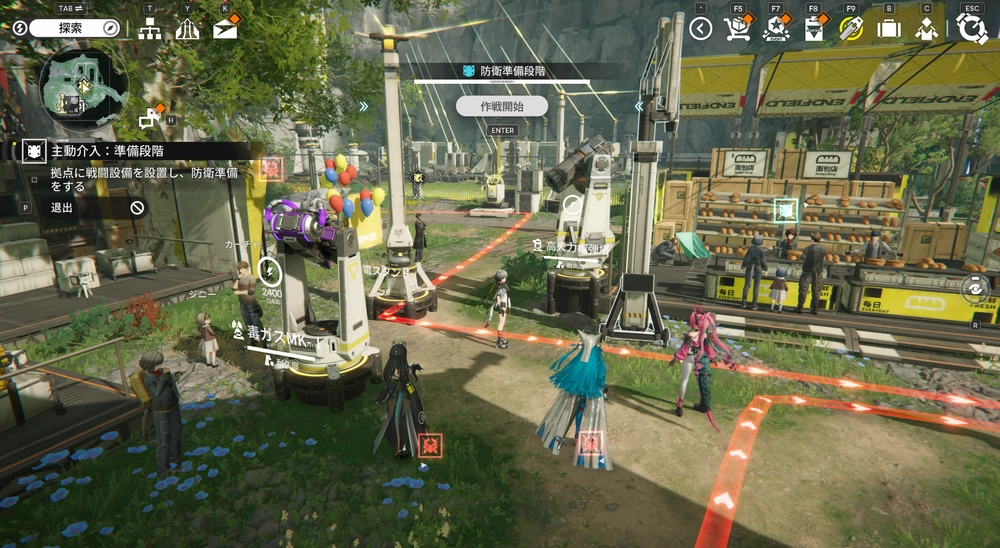Open the hierarchy tree icon menu

[x=150, y=29]
